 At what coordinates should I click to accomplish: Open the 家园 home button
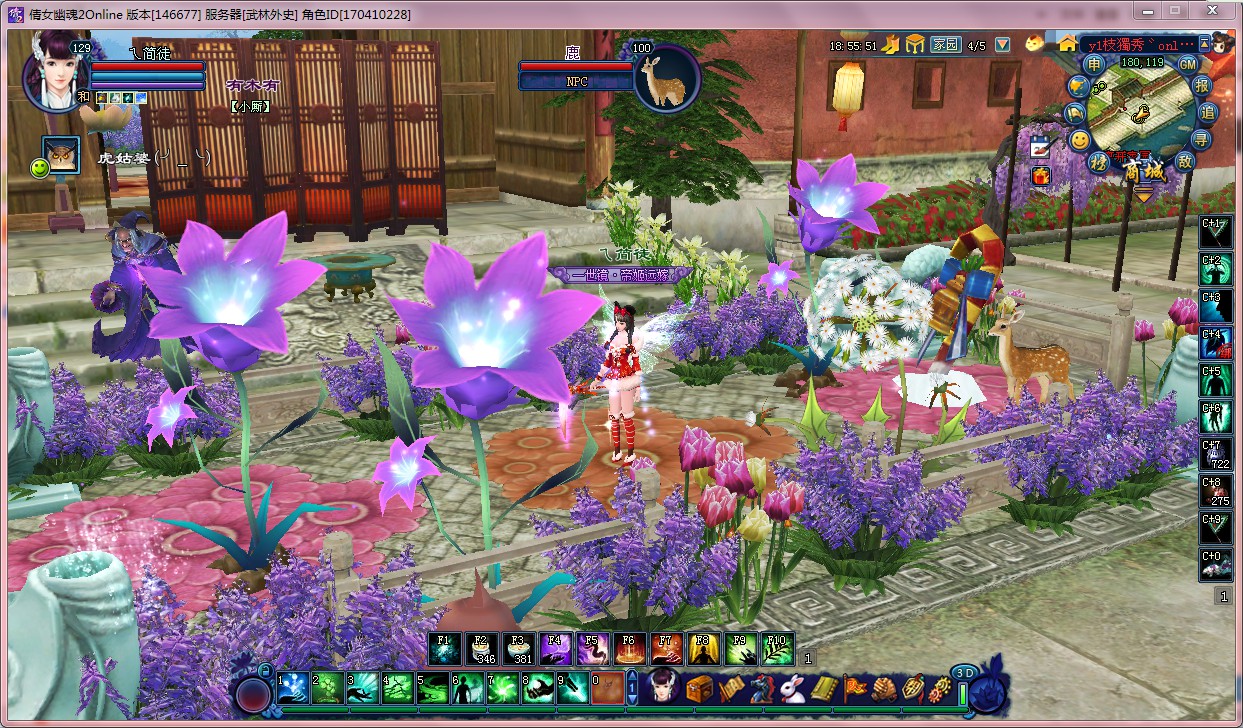(x=945, y=45)
